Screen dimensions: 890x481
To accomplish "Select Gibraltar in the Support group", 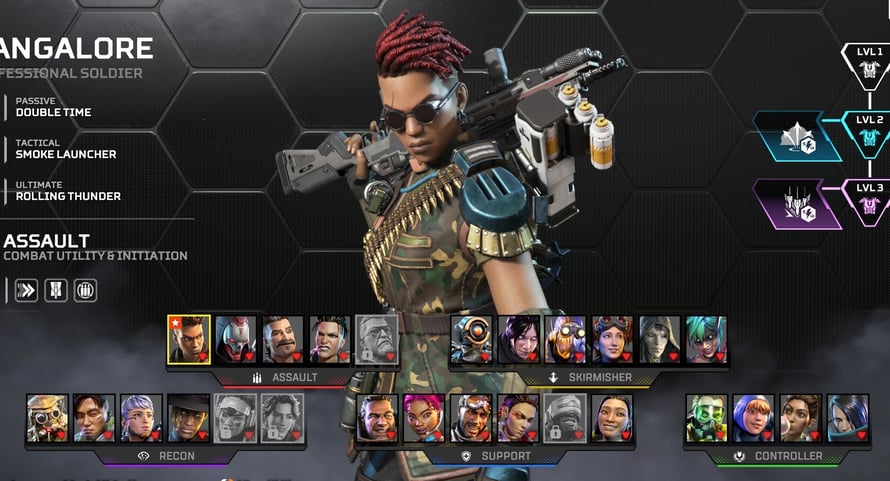I will tap(377, 417).
